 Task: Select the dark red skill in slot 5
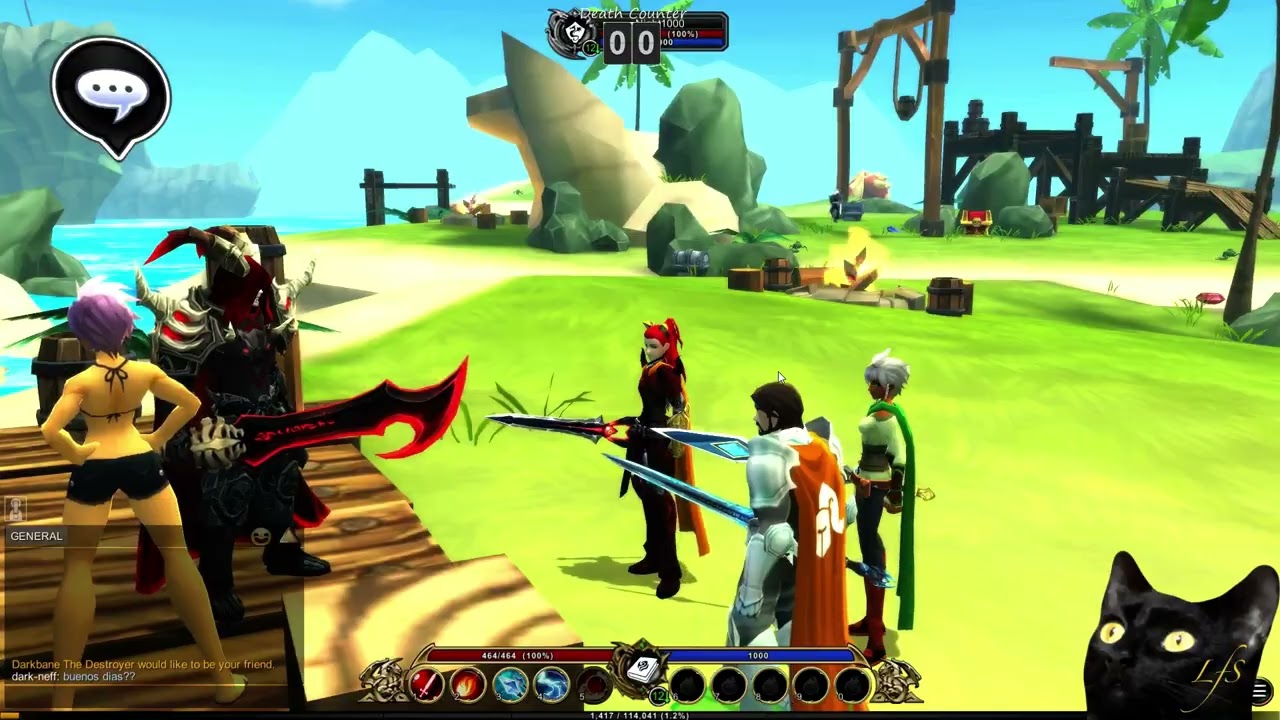(594, 685)
